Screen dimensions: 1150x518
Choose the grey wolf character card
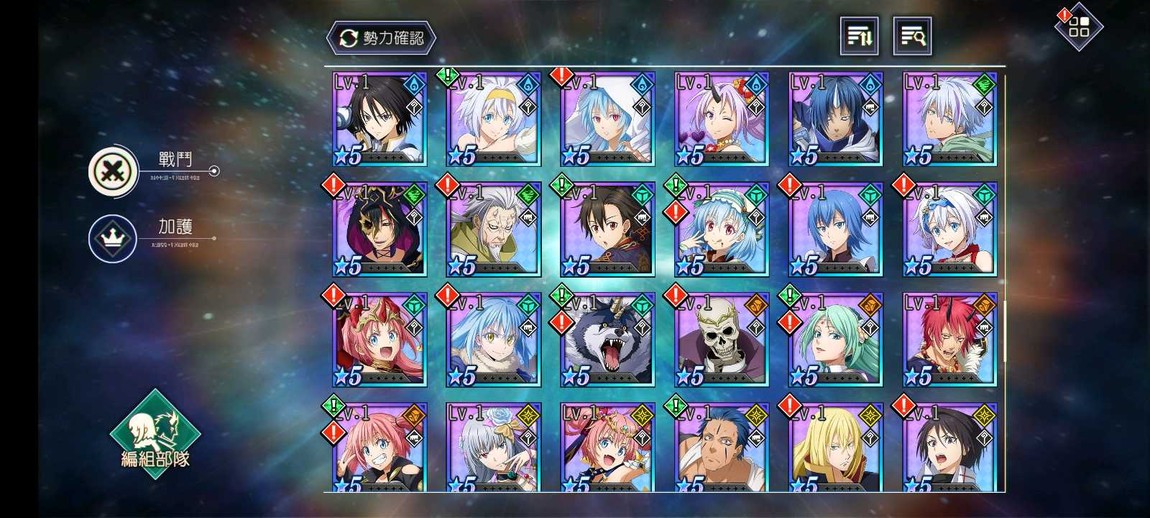[607, 340]
